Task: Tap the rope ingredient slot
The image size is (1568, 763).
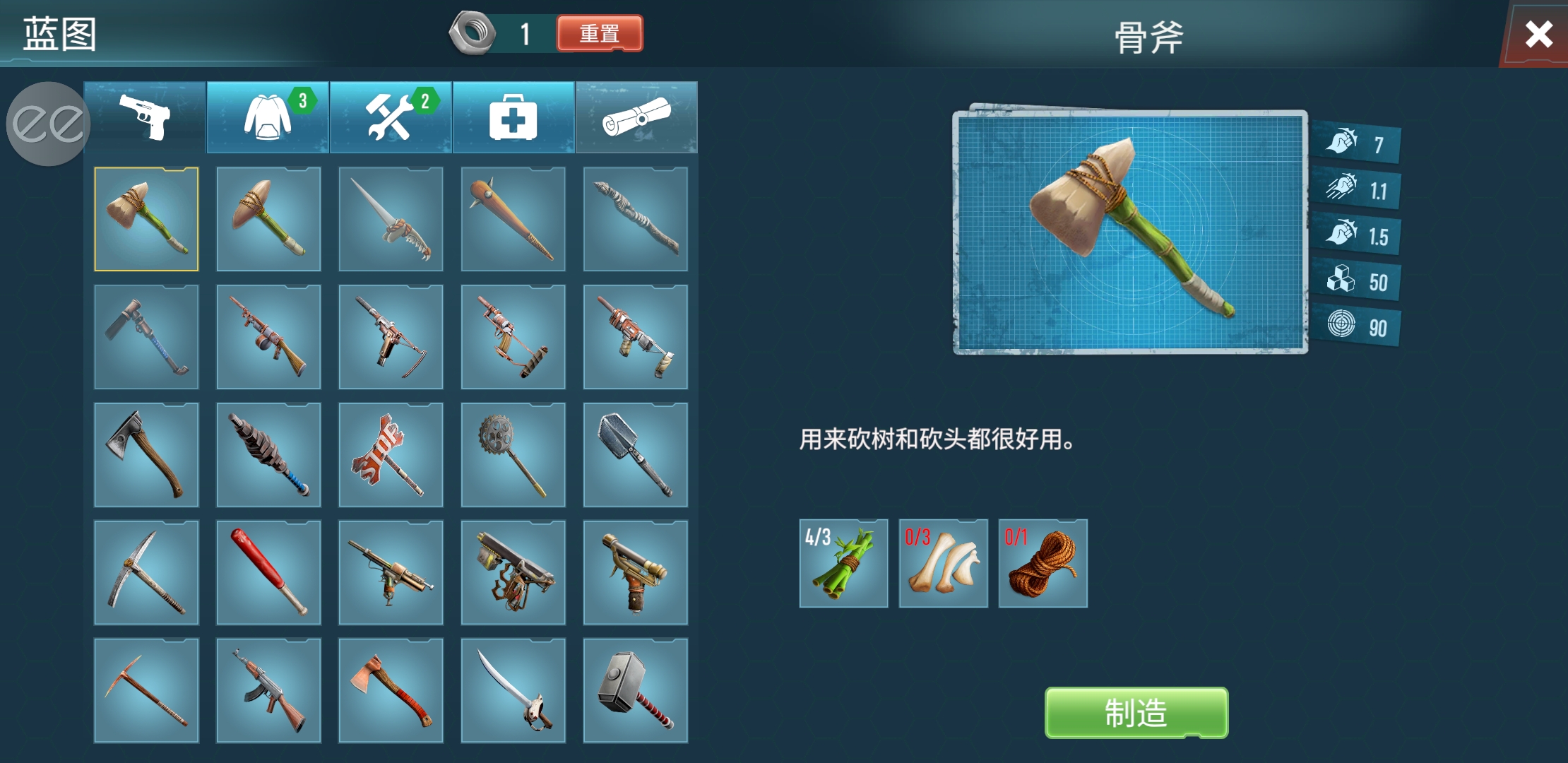Action: [1043, 564]
